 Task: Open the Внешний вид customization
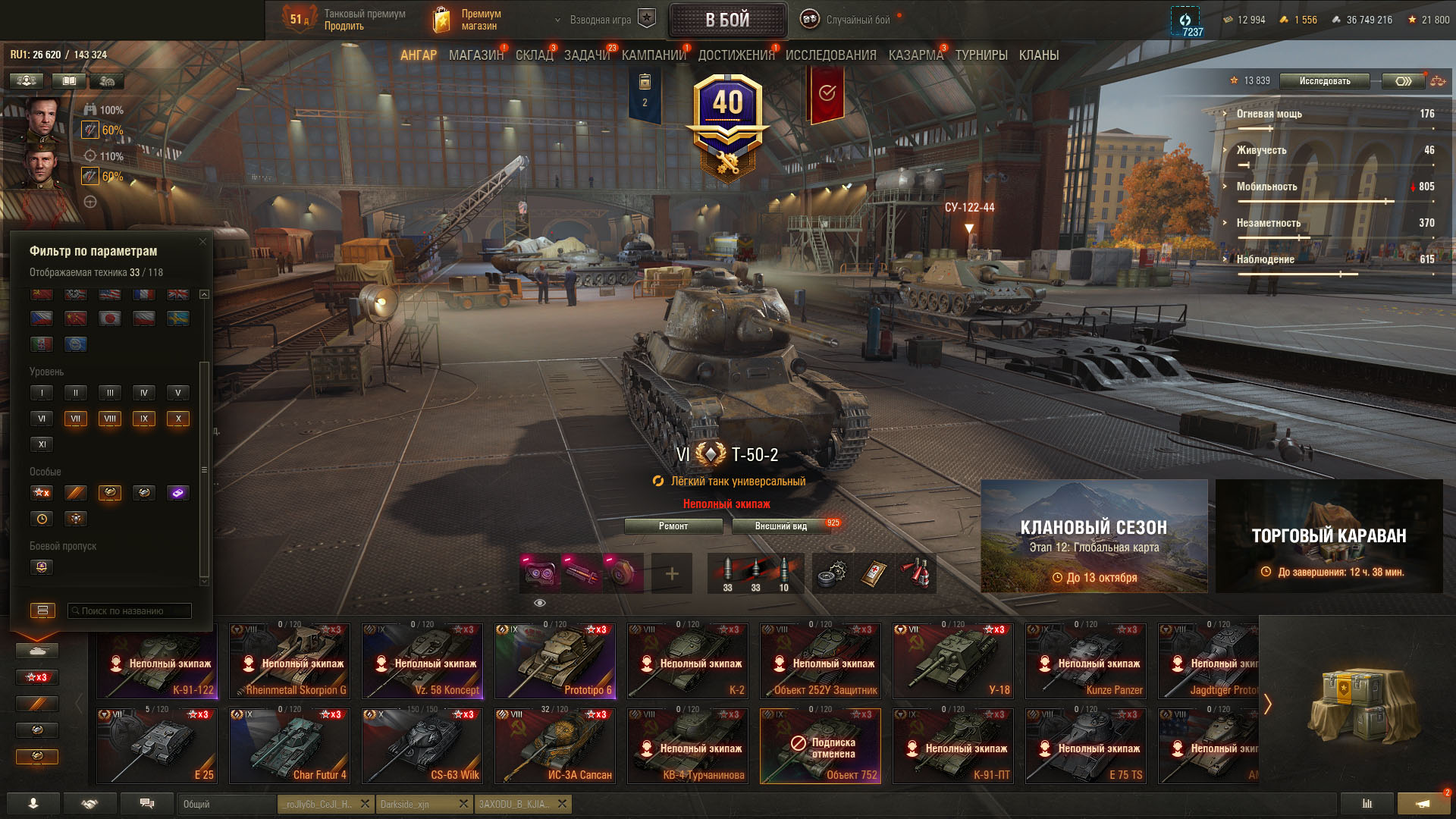[x=781, y=526]
